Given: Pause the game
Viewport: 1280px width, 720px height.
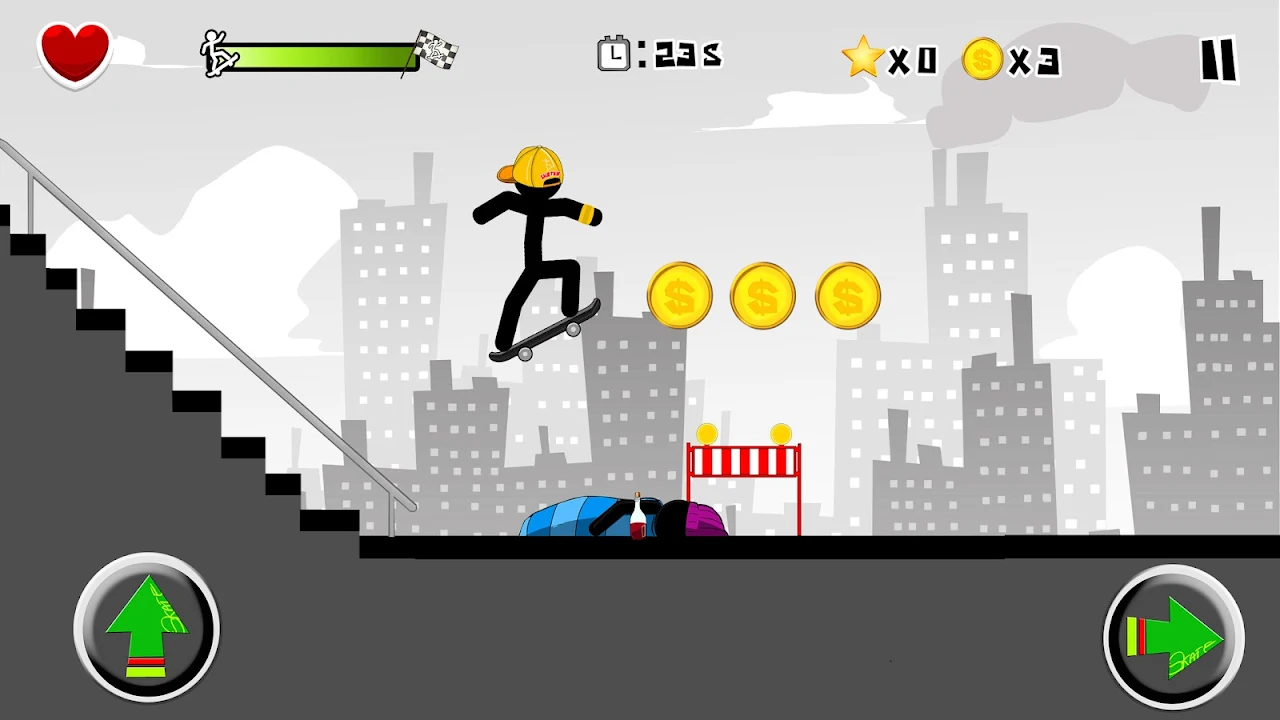Looking at the screenshot, I should (x=1218, y=62).
